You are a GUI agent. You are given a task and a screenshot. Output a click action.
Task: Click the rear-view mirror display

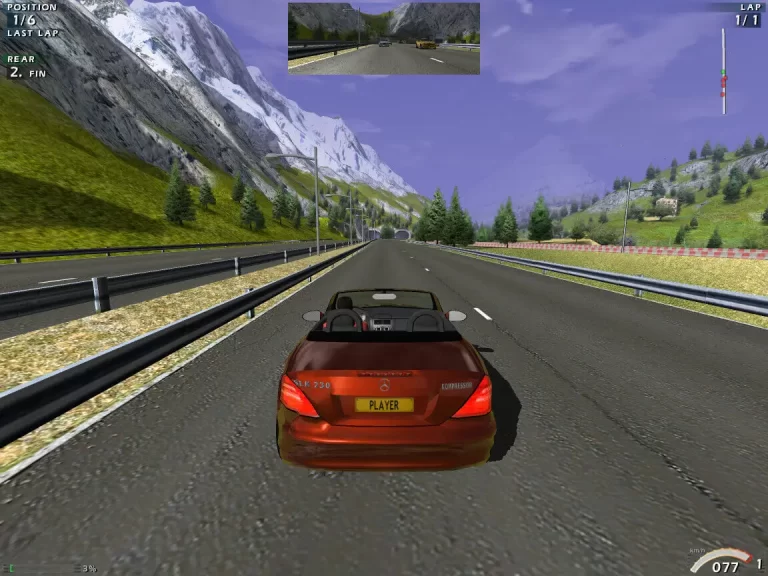pos(383,38)
